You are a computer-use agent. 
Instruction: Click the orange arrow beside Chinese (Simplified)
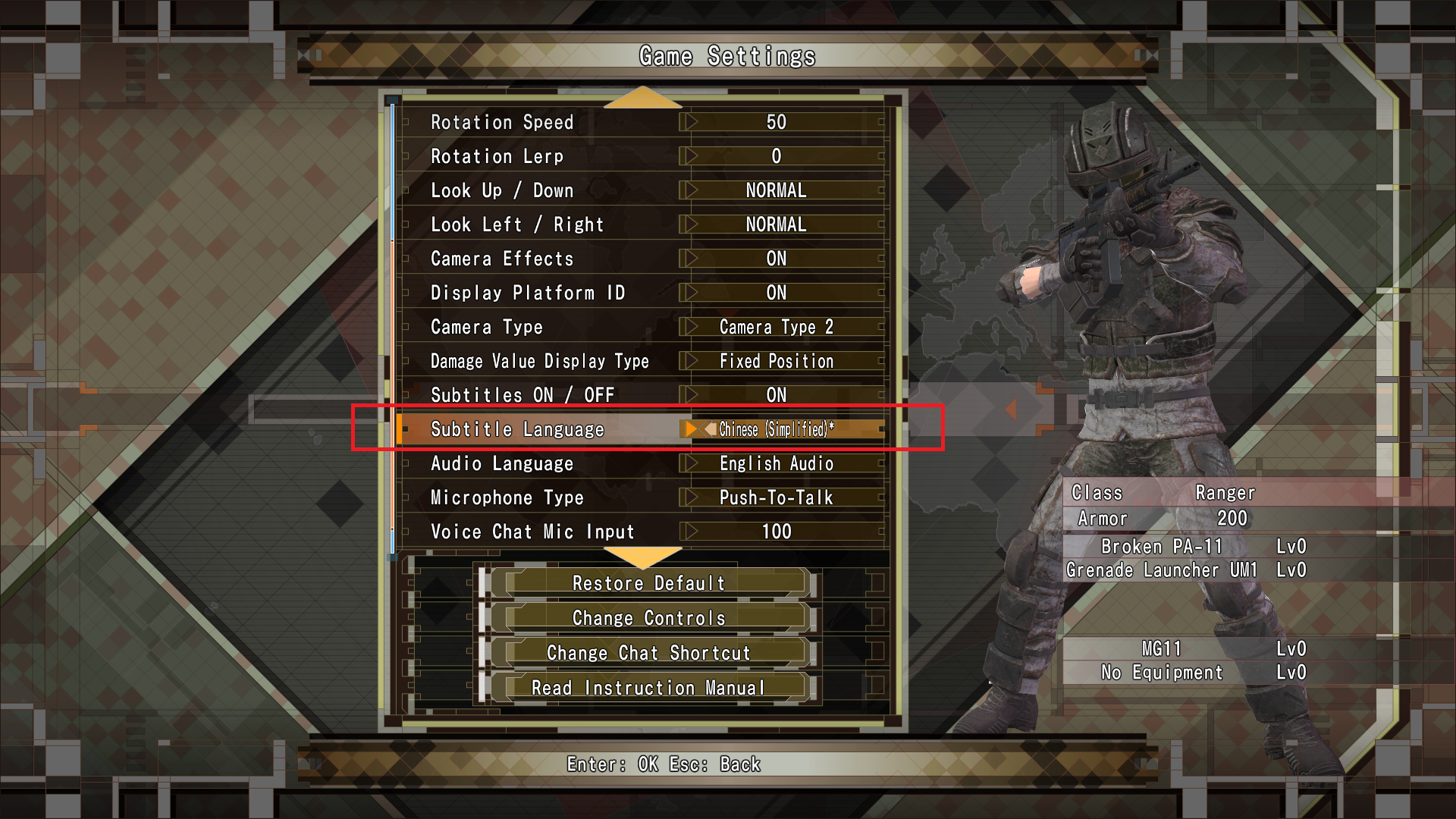point(691,429)
